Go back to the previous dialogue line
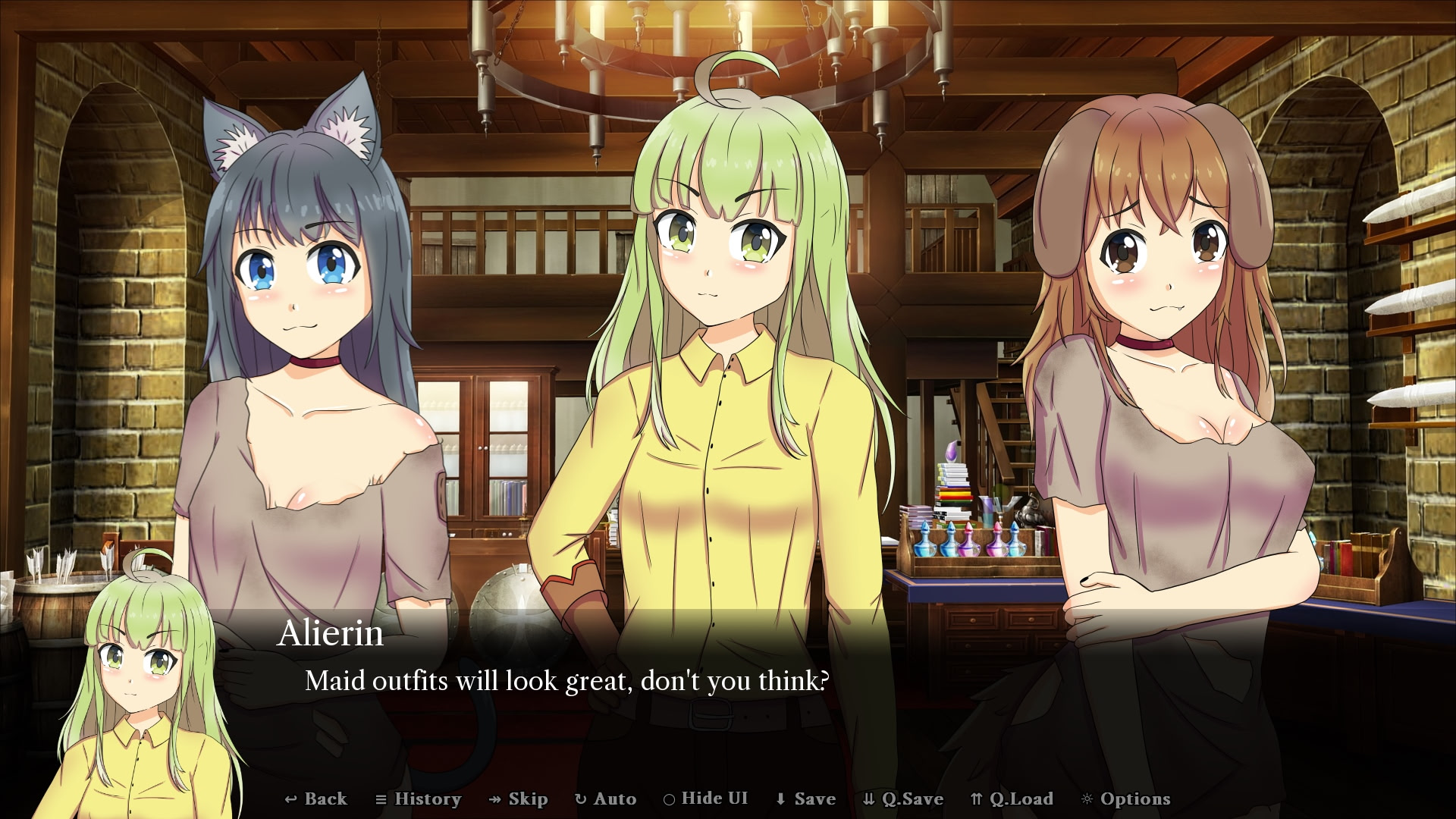 click(x=316, y=799)
